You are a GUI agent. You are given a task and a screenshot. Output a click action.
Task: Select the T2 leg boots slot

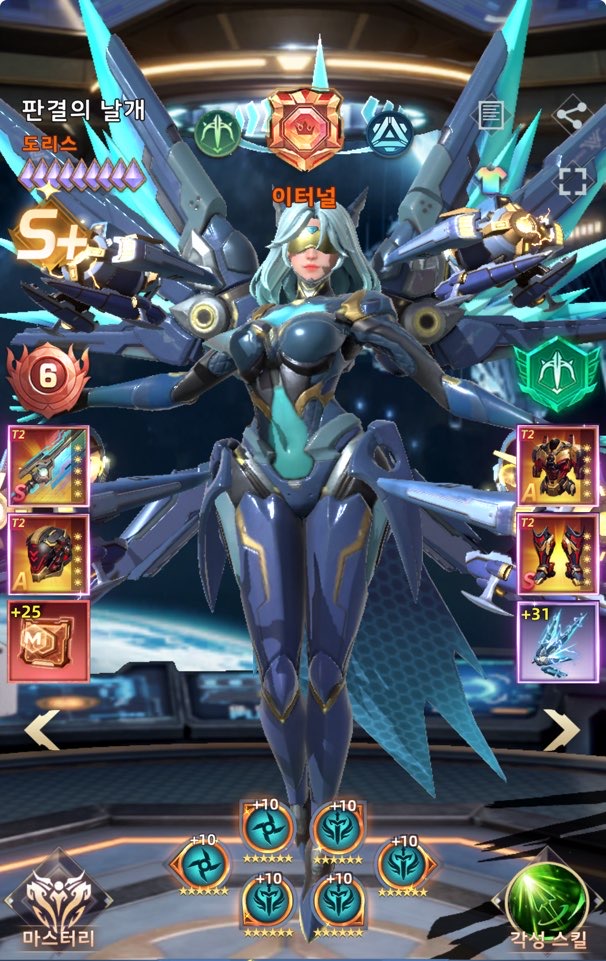[x=557, y=554]
